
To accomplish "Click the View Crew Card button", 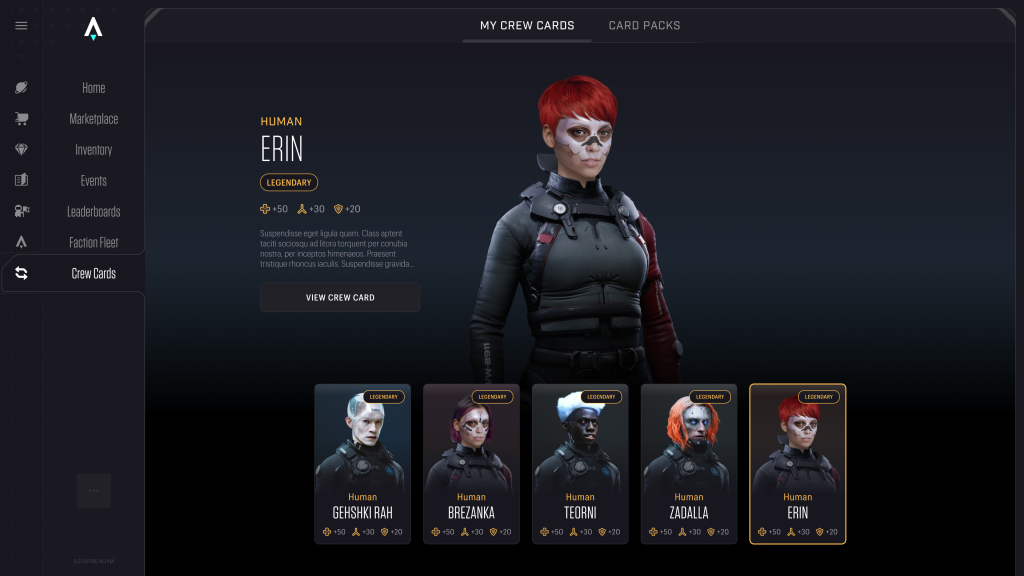I will tap(340, 297).
